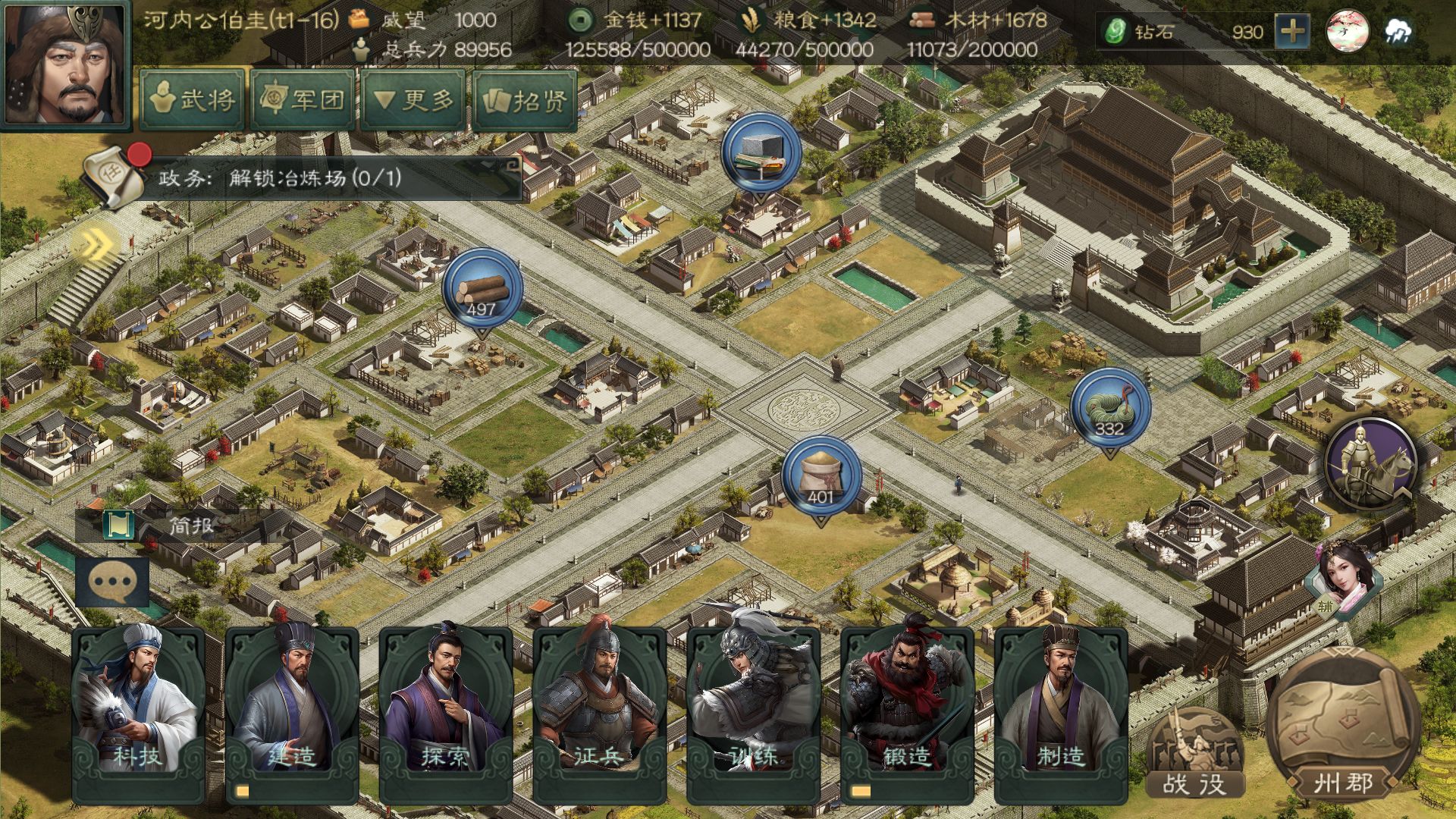Collect the 401 grain sack bubble

pyautogui.click(x=821, y=477)
